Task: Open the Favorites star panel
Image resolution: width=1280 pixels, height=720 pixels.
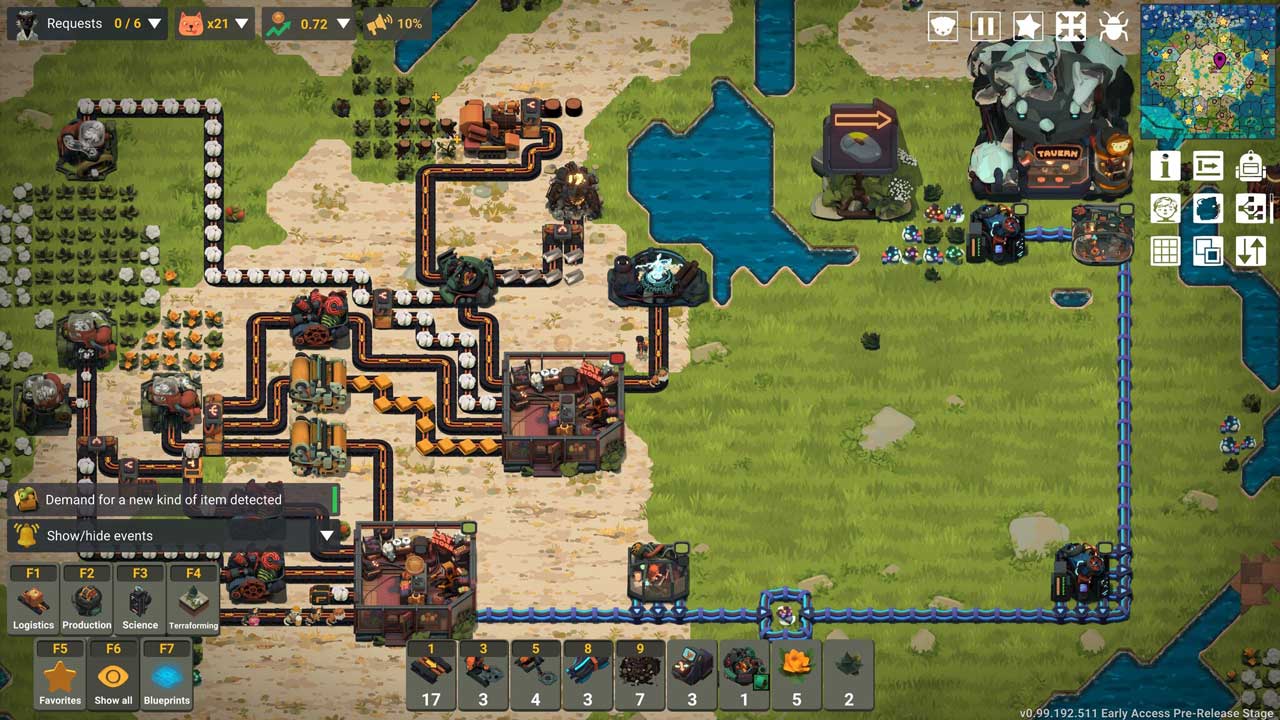Action: tap(60, 676)
